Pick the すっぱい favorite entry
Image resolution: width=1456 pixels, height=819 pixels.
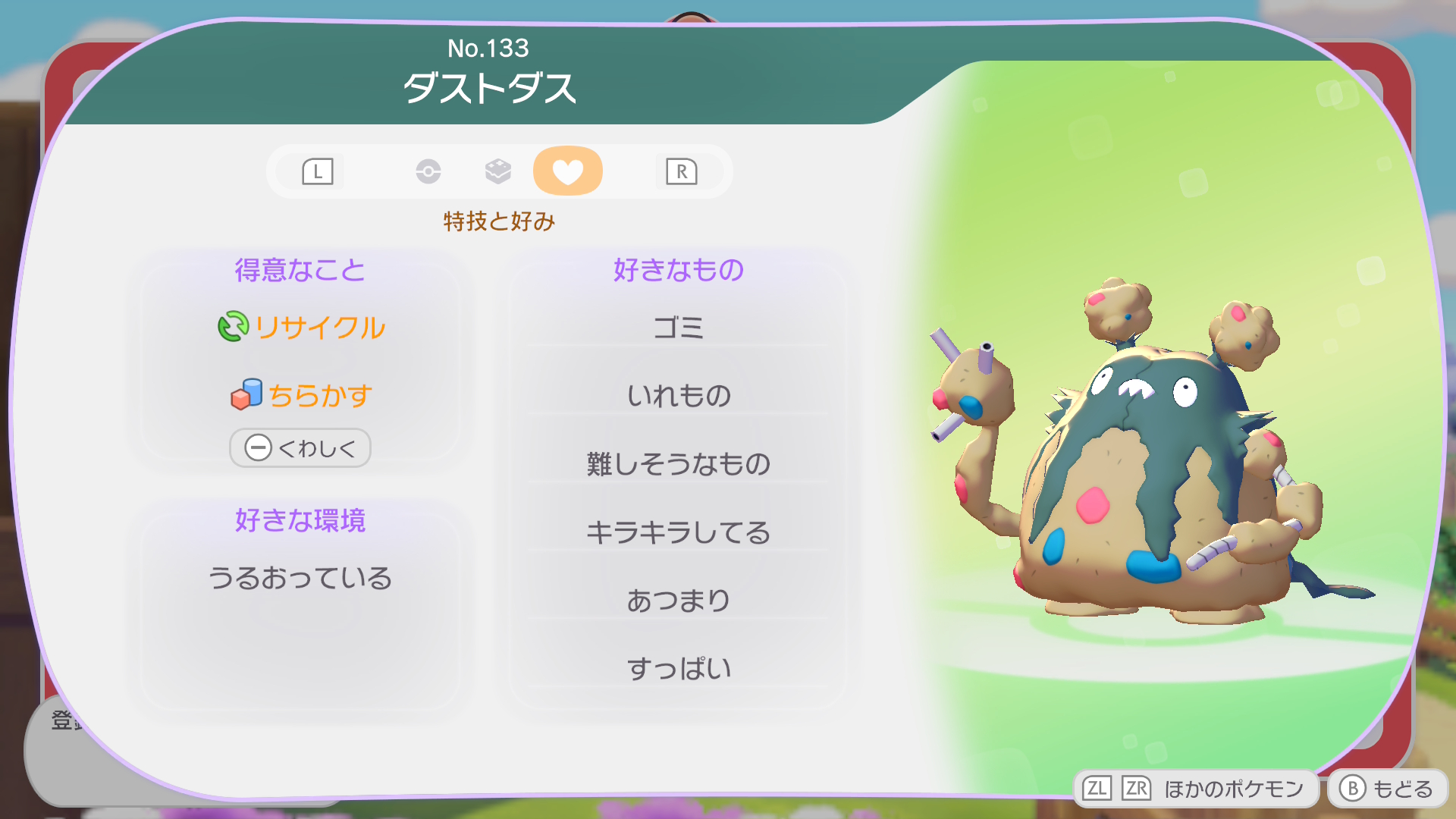coord(678,668)
